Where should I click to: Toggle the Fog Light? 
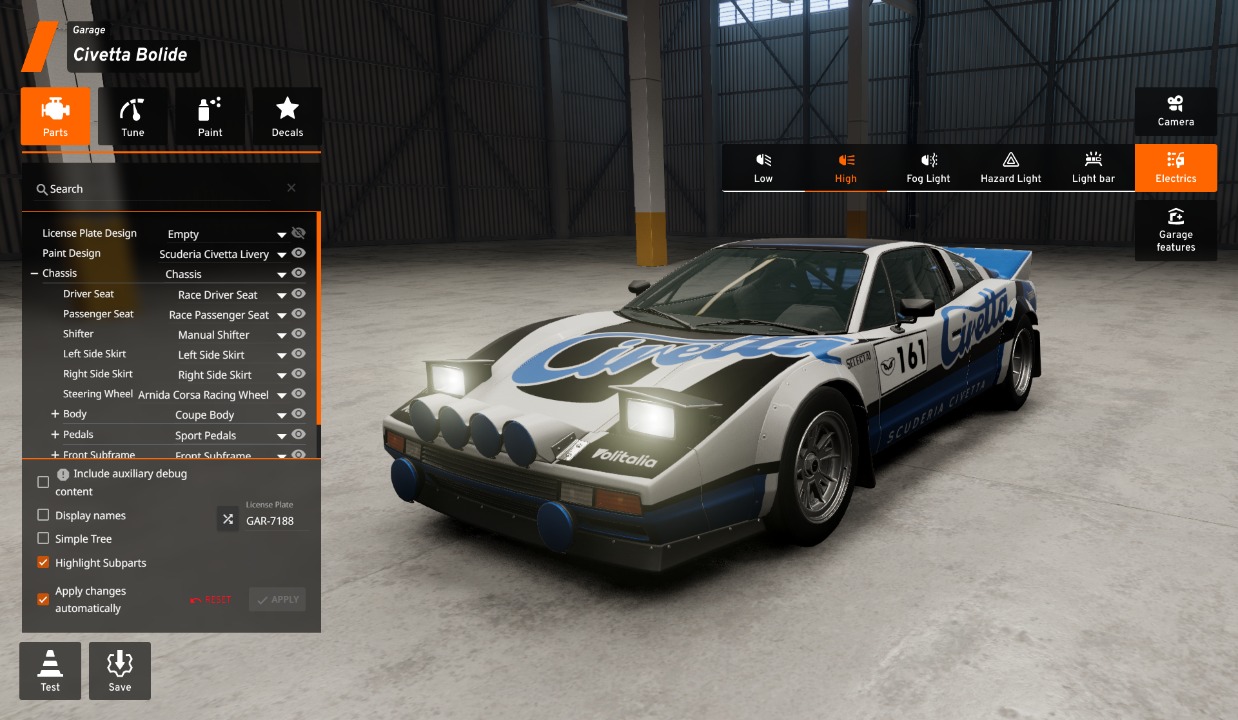(928, 167)
